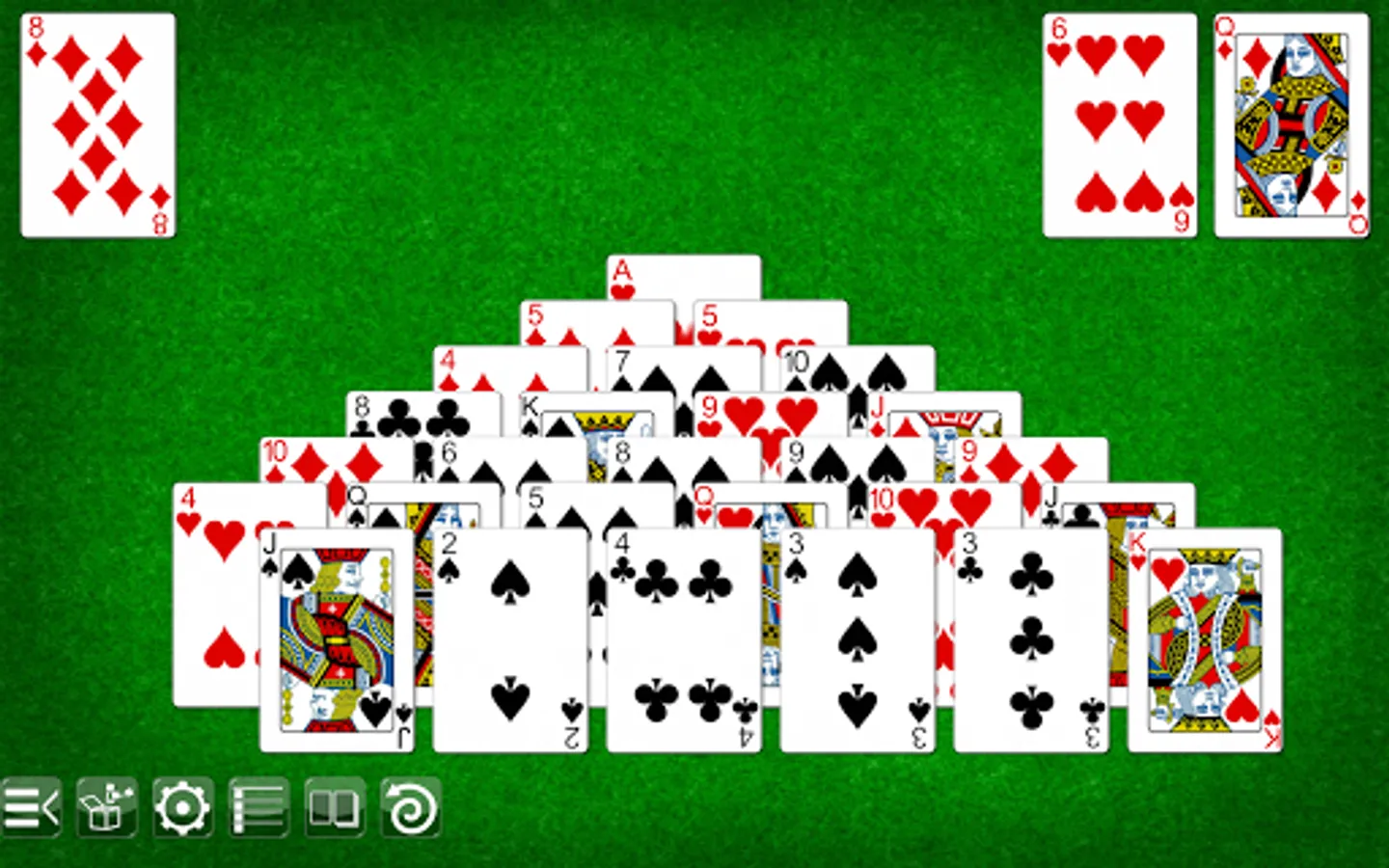Start a new game with the deal icon
1389x868 pixels.
(x=106, y=808)
